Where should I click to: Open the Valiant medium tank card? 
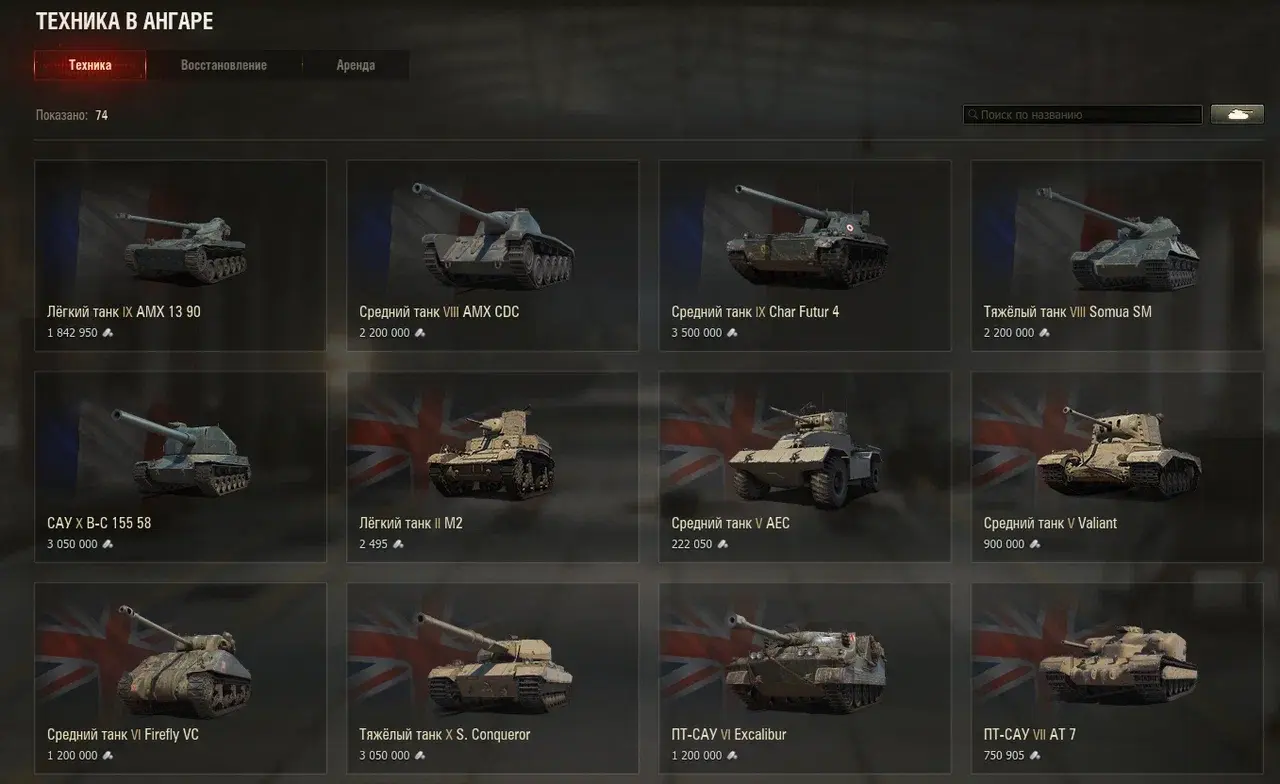[1116, 467]
